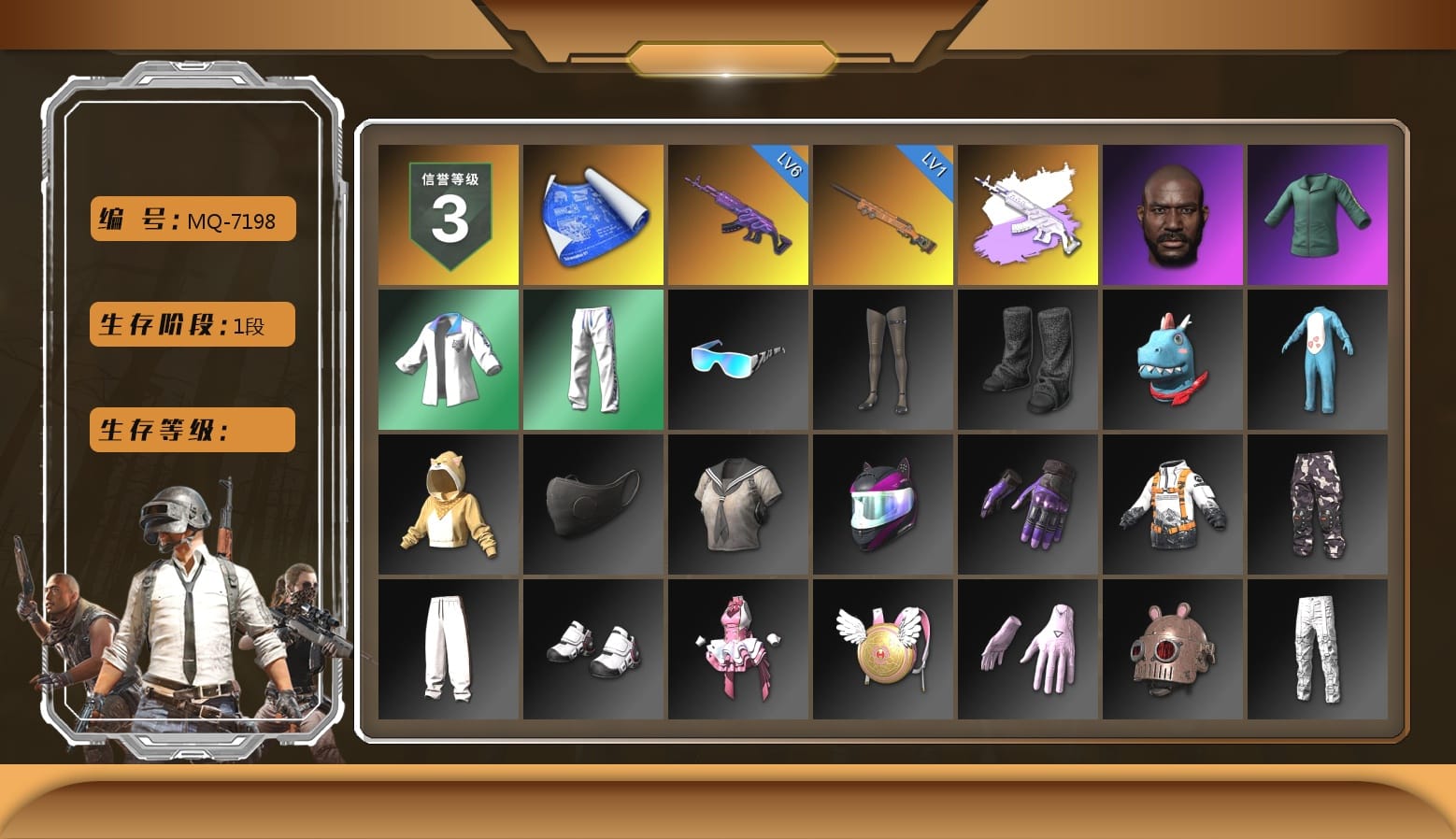
Task: Click the account number MQ-7198 label
Action: click(x=191, y=219)
